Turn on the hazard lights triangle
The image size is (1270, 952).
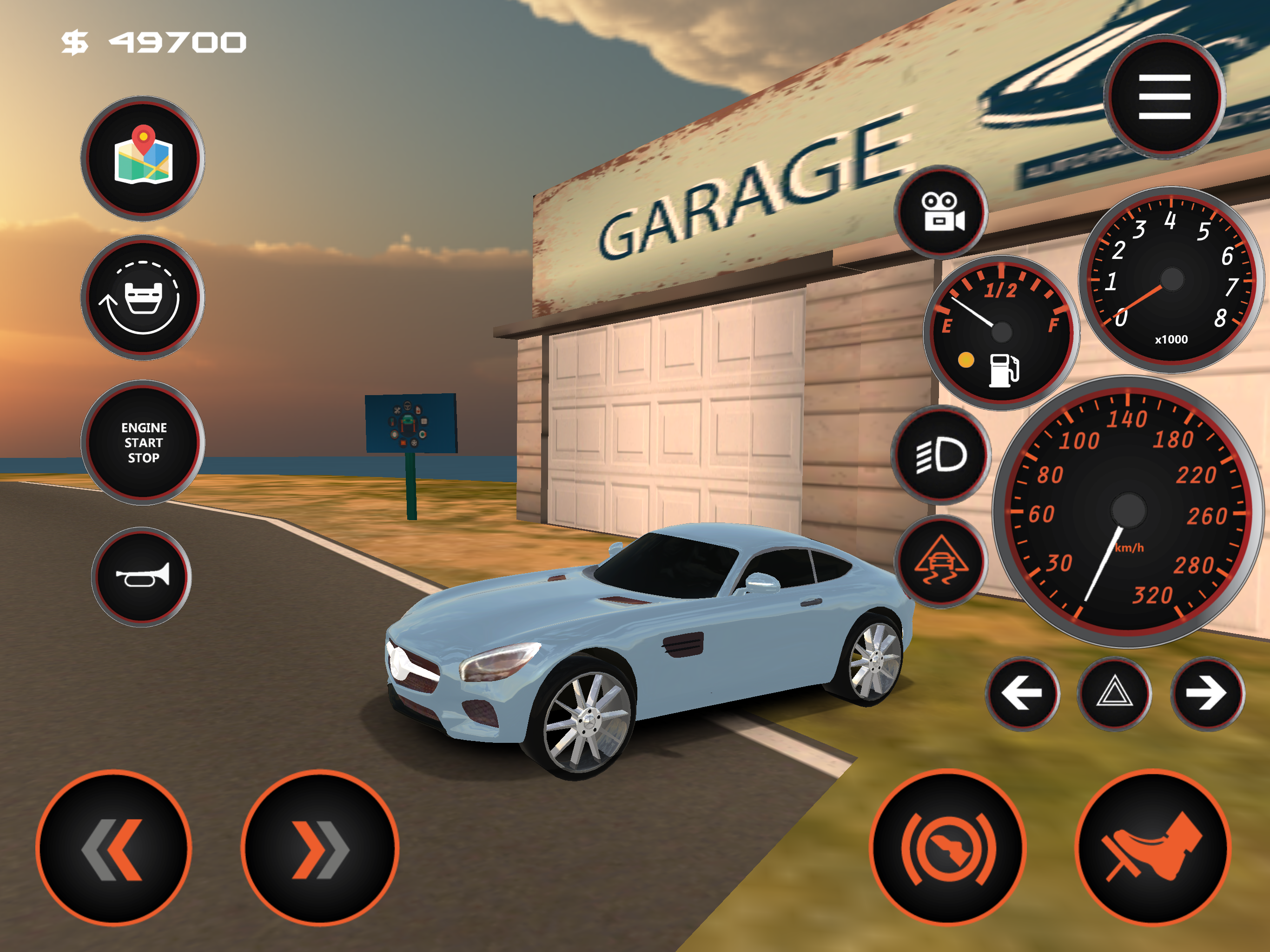1114,693
